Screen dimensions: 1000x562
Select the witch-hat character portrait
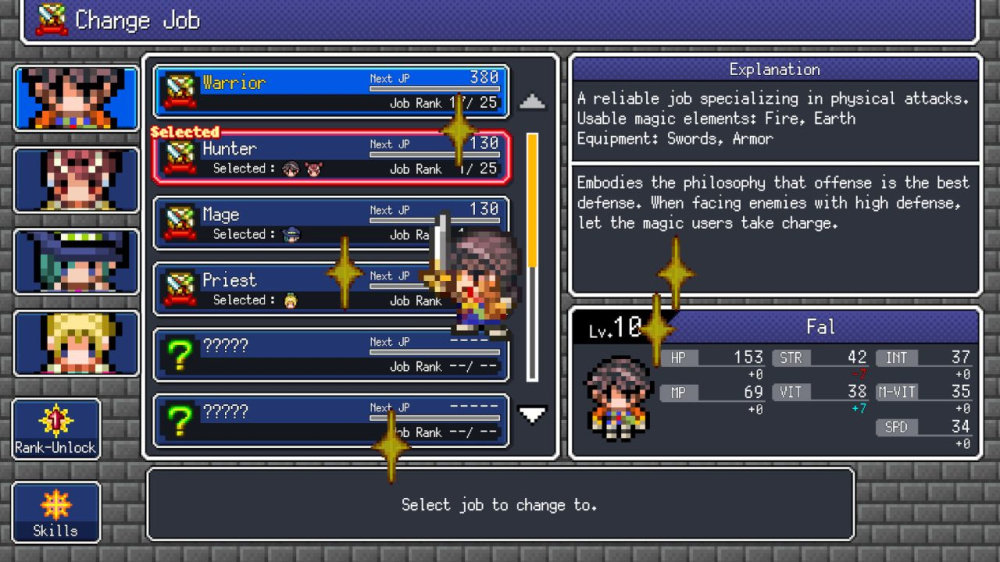[76, 262]
